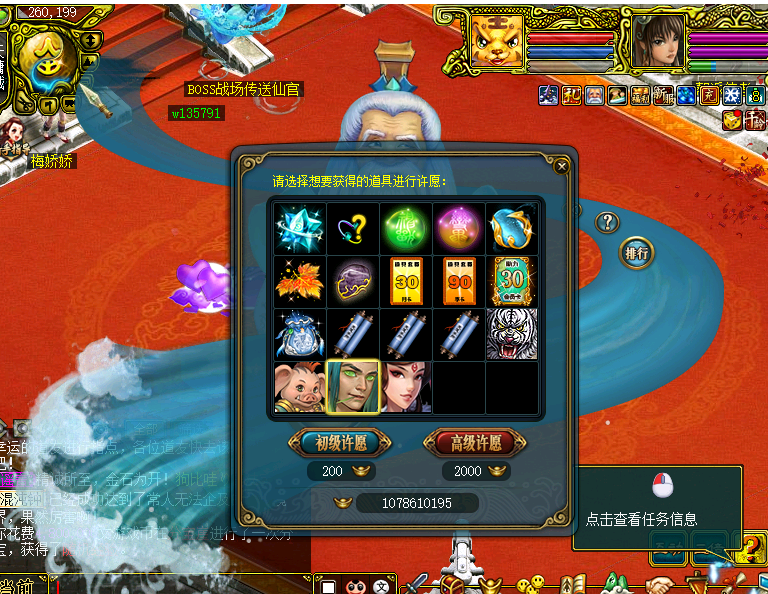The width and height of the screenshot is (768, 594).
Task: Select the orange card numbered 90
Action: pyautogui.click(x=459, y=282)
